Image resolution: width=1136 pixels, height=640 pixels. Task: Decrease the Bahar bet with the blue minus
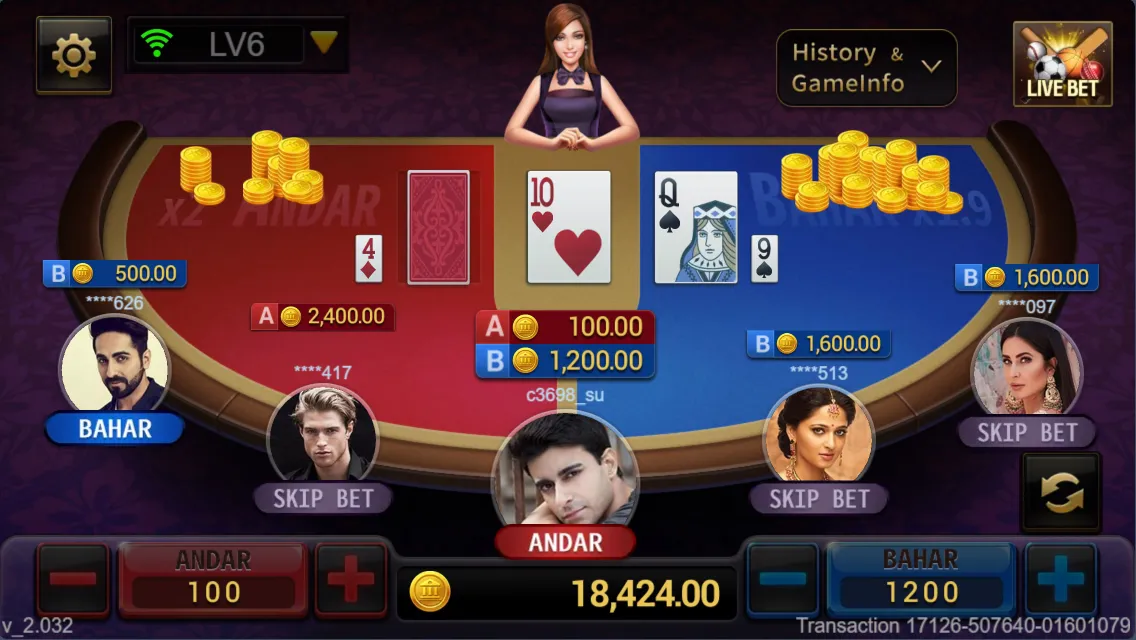coord(783,579)
